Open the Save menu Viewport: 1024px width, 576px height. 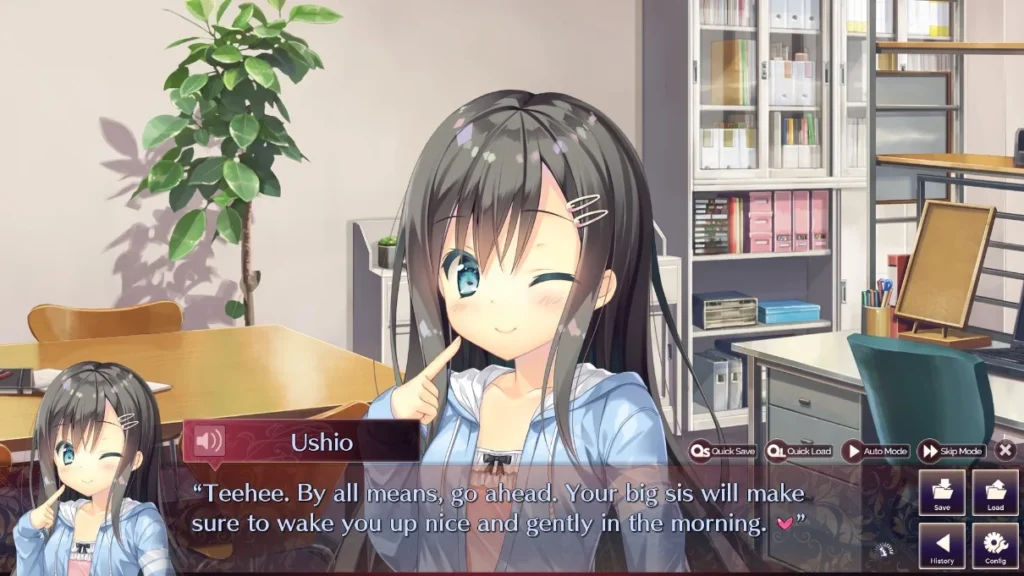click(942, 493)
